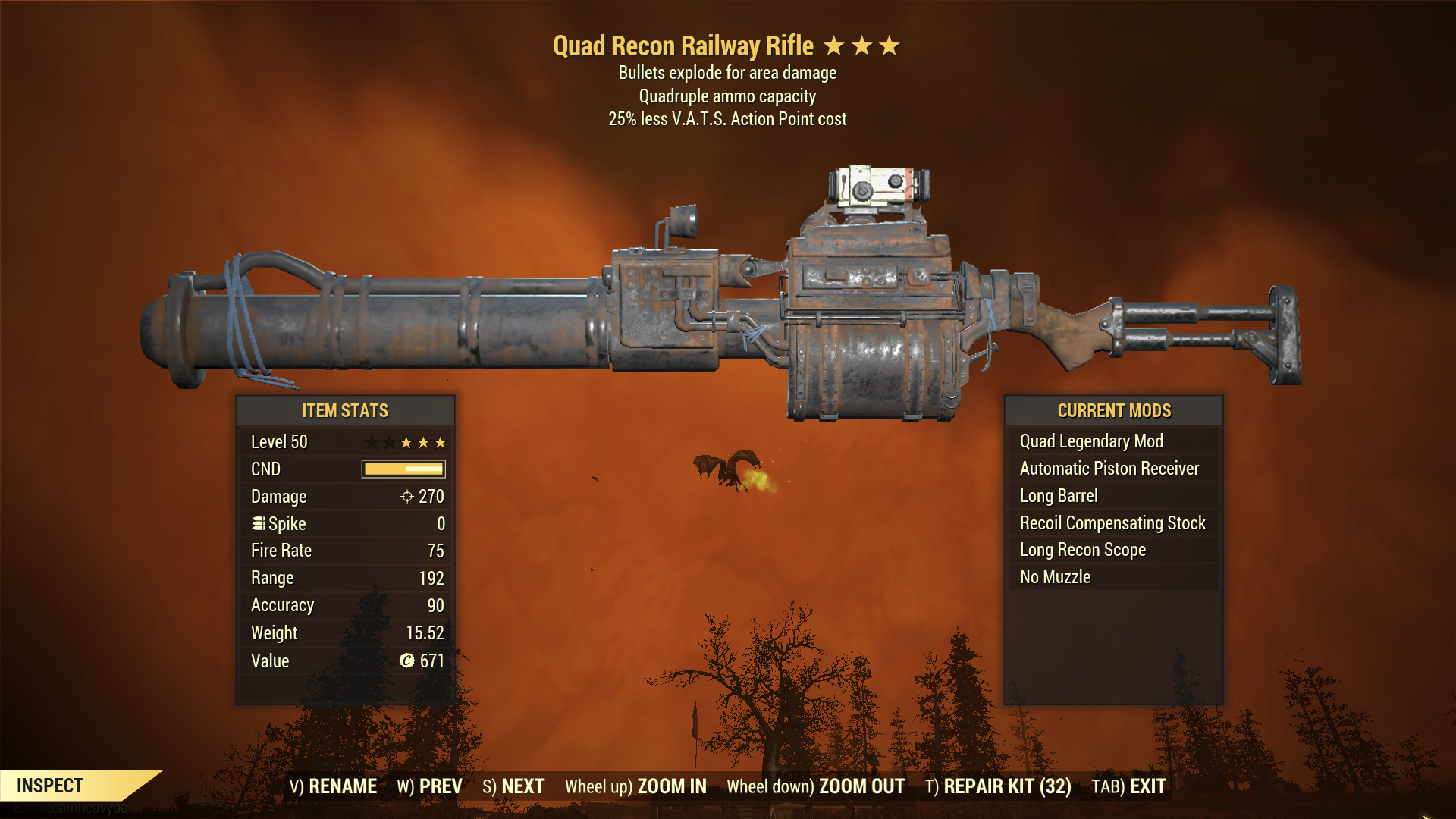
Task: Use the REPAIR KIT (32) option
Action: (x=997, y=786)
